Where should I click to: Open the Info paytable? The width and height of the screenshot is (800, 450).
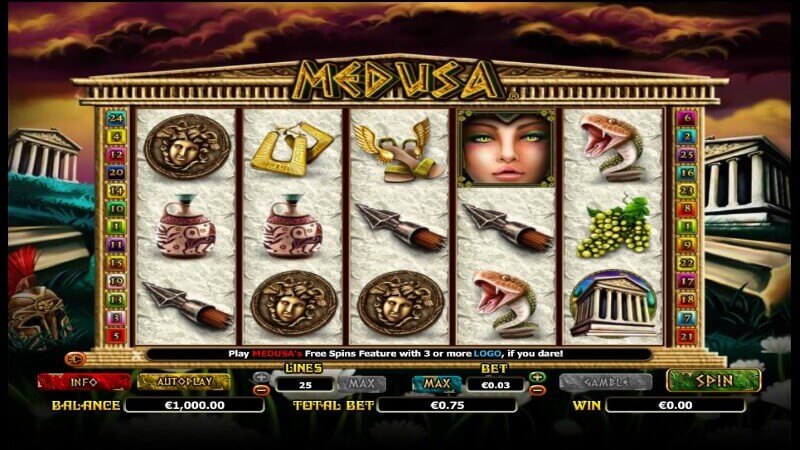click(84, 382)
